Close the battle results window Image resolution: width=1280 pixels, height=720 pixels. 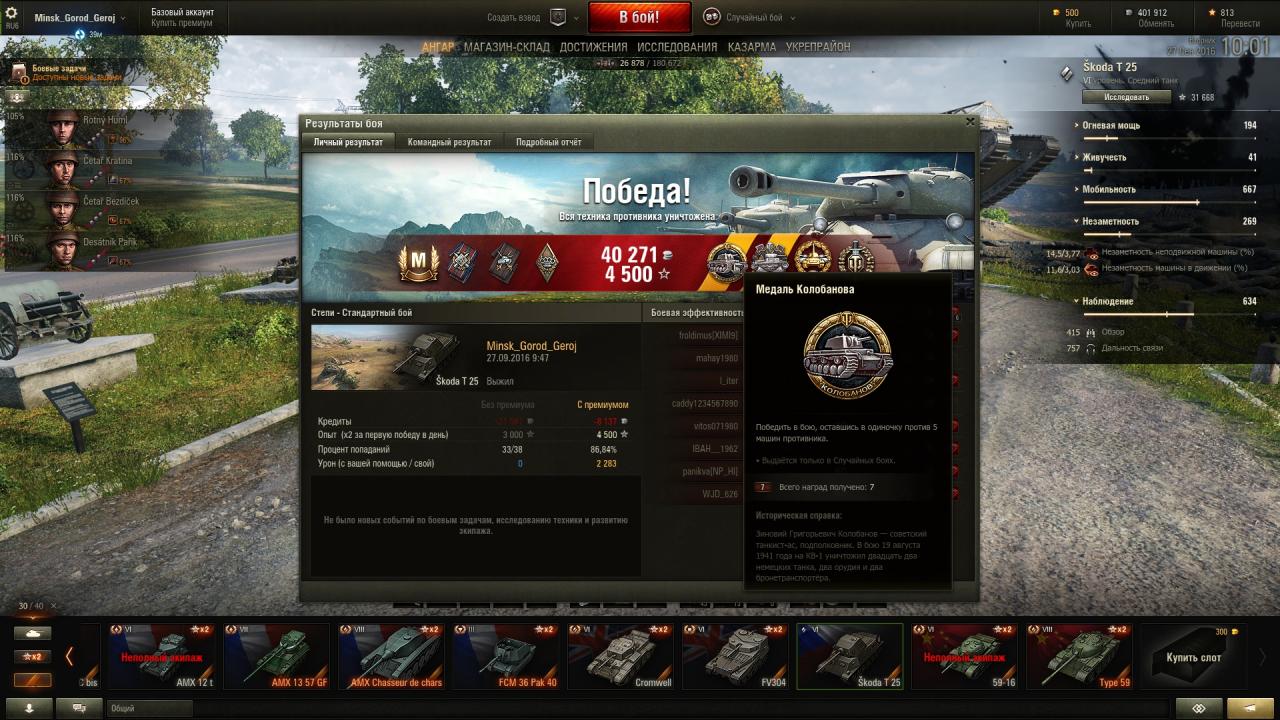tap(969, 122)
